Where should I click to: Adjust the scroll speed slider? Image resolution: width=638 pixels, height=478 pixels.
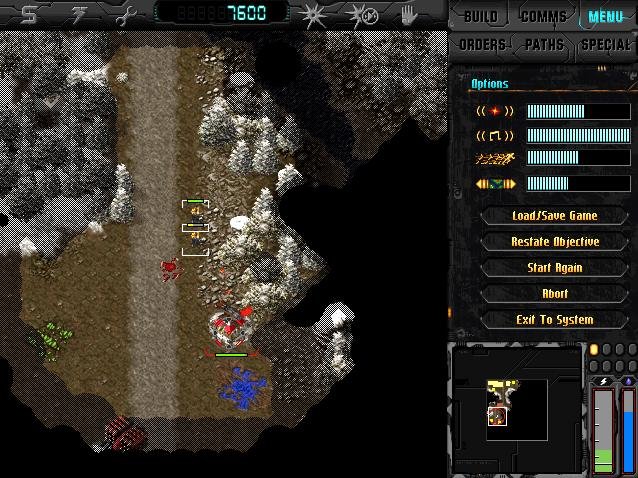click(x=564, y=183)
